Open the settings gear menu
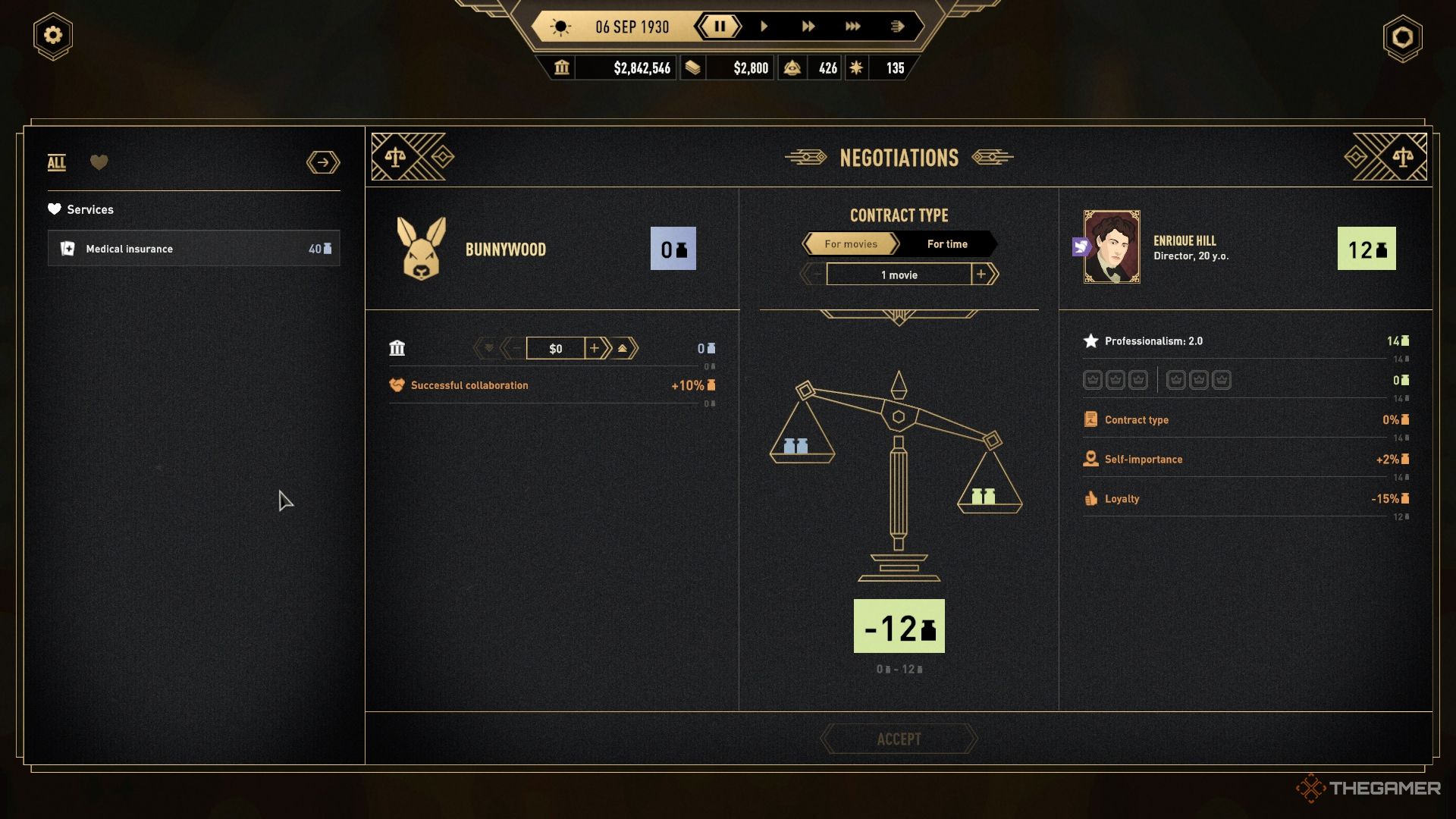1456x819 pixels. point(52,36)
